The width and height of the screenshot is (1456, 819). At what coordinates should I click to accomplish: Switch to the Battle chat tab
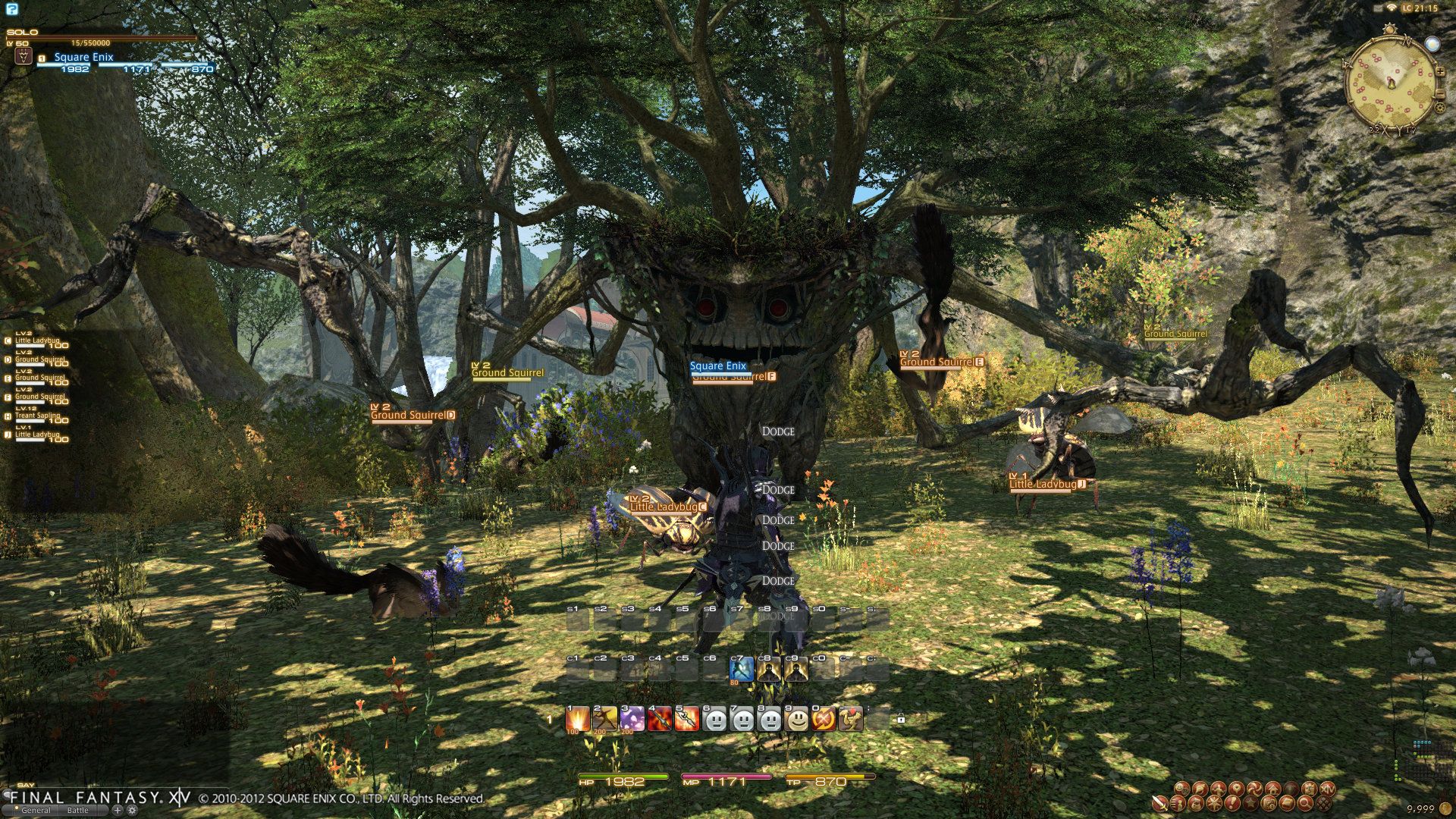coord(78,810)
